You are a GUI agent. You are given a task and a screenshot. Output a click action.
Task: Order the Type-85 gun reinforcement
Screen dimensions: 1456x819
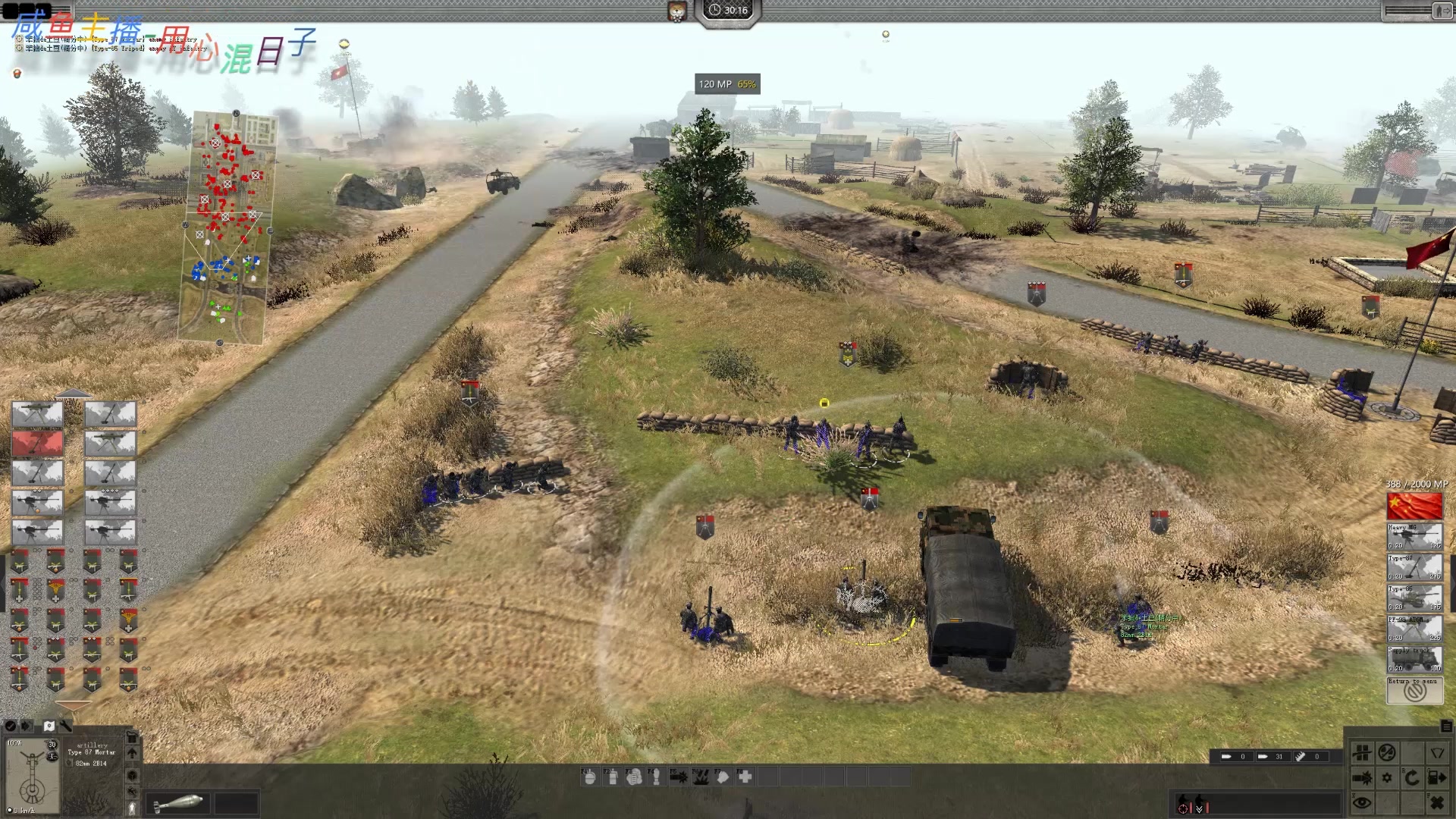[x=1414, y=598]
